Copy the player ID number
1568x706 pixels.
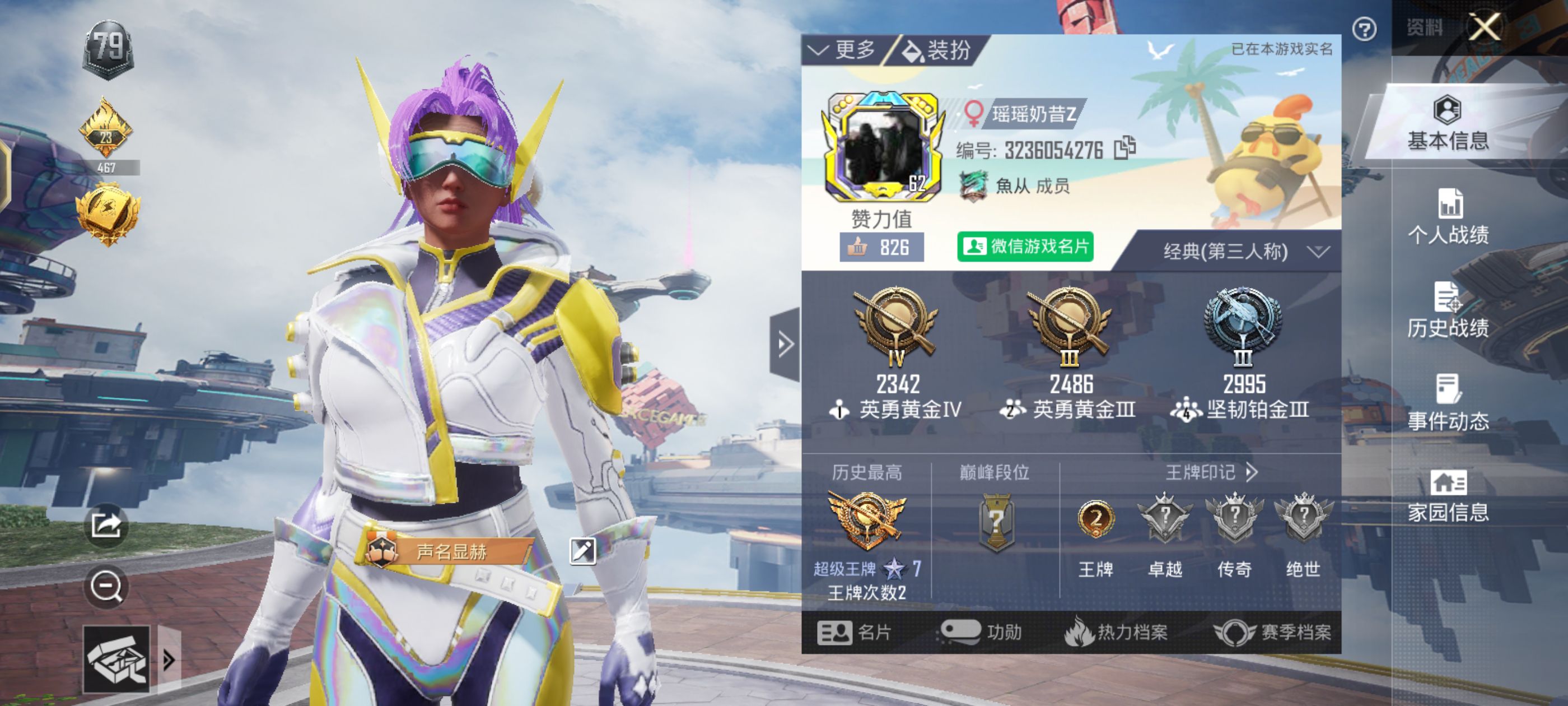coord(1124,148)
